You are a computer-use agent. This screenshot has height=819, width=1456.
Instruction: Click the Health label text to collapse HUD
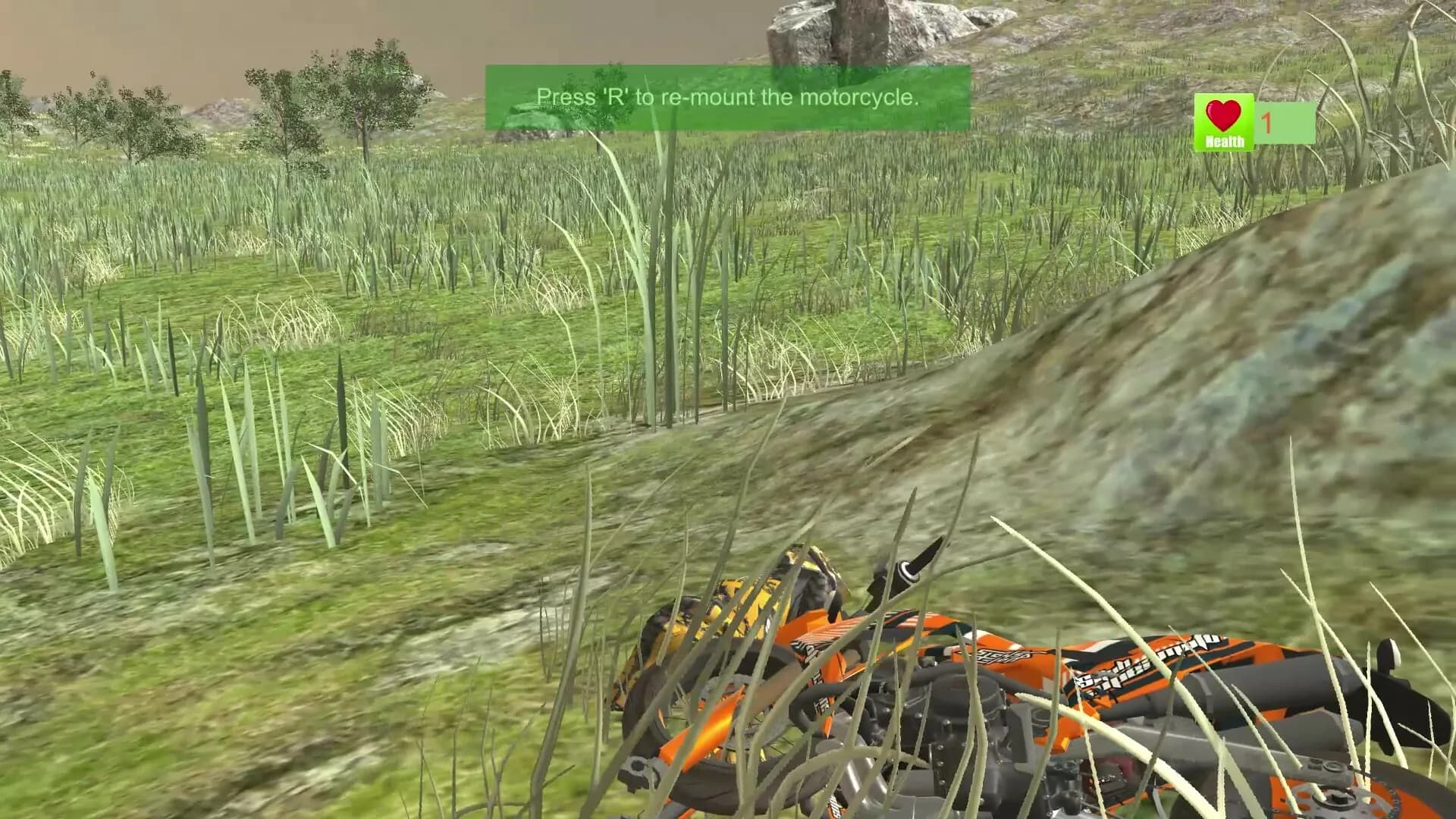pos(1224,141)
